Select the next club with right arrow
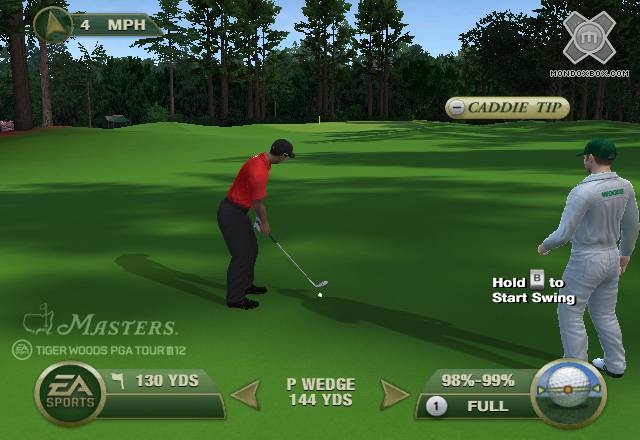Image resolution: width=640 pixels, height=440 pixels. coord(395,394)
